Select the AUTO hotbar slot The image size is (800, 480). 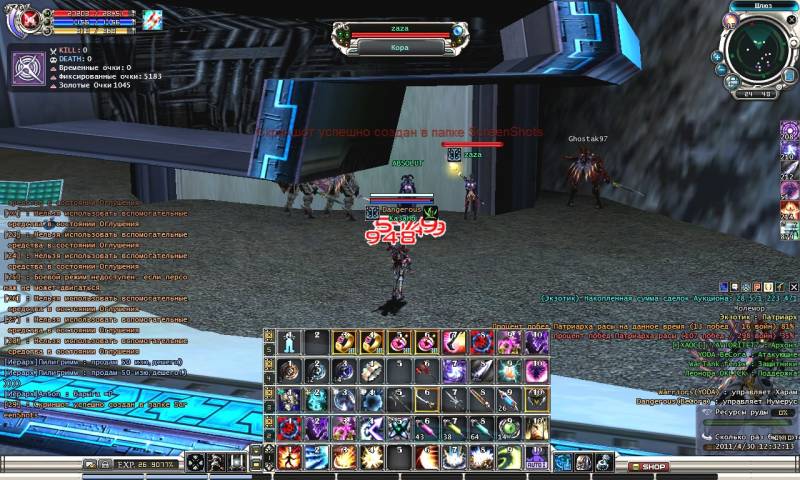coord(536,460)
